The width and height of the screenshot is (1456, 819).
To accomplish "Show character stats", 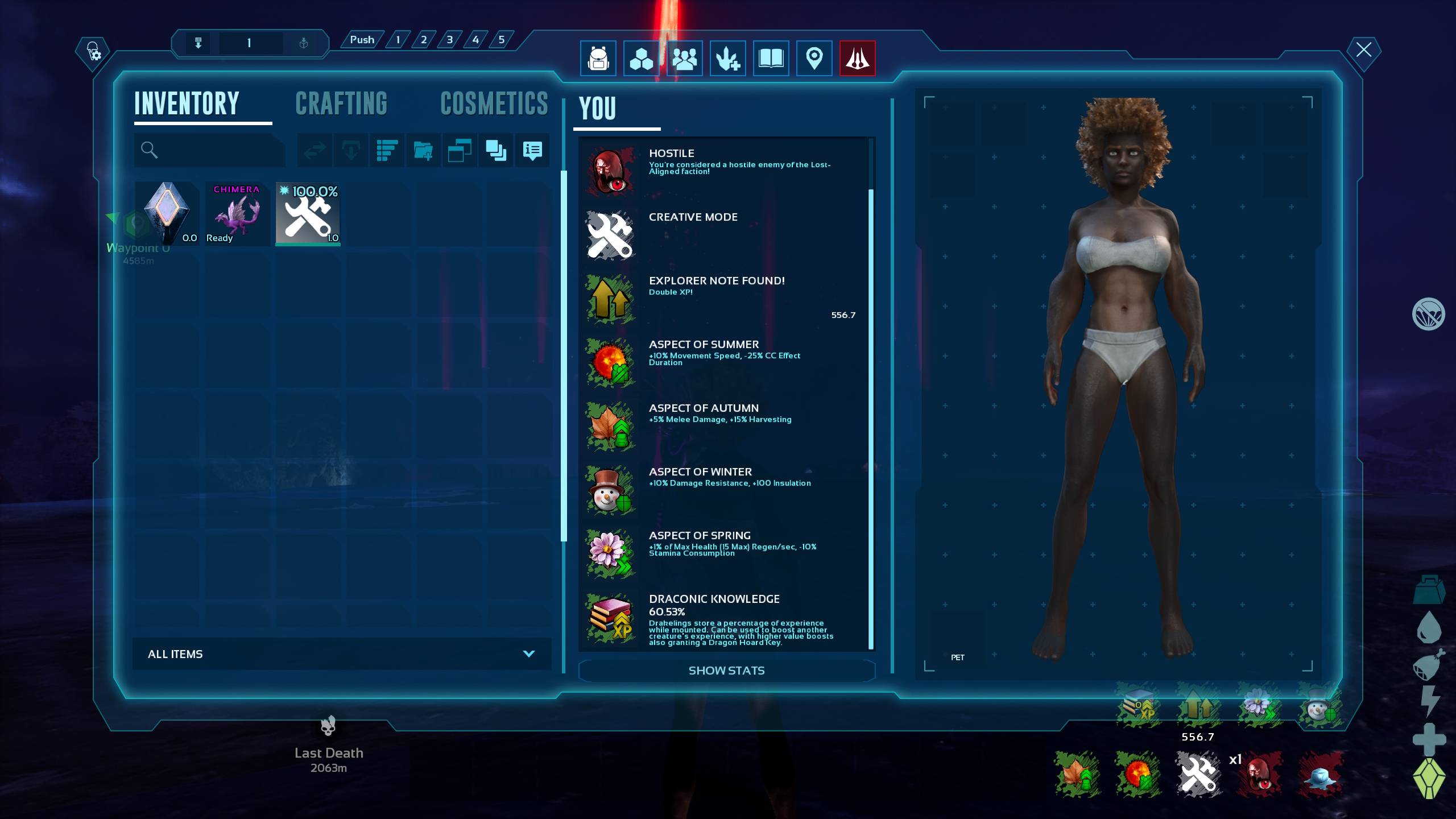I will pyautogui.click(x=726, y=671).
